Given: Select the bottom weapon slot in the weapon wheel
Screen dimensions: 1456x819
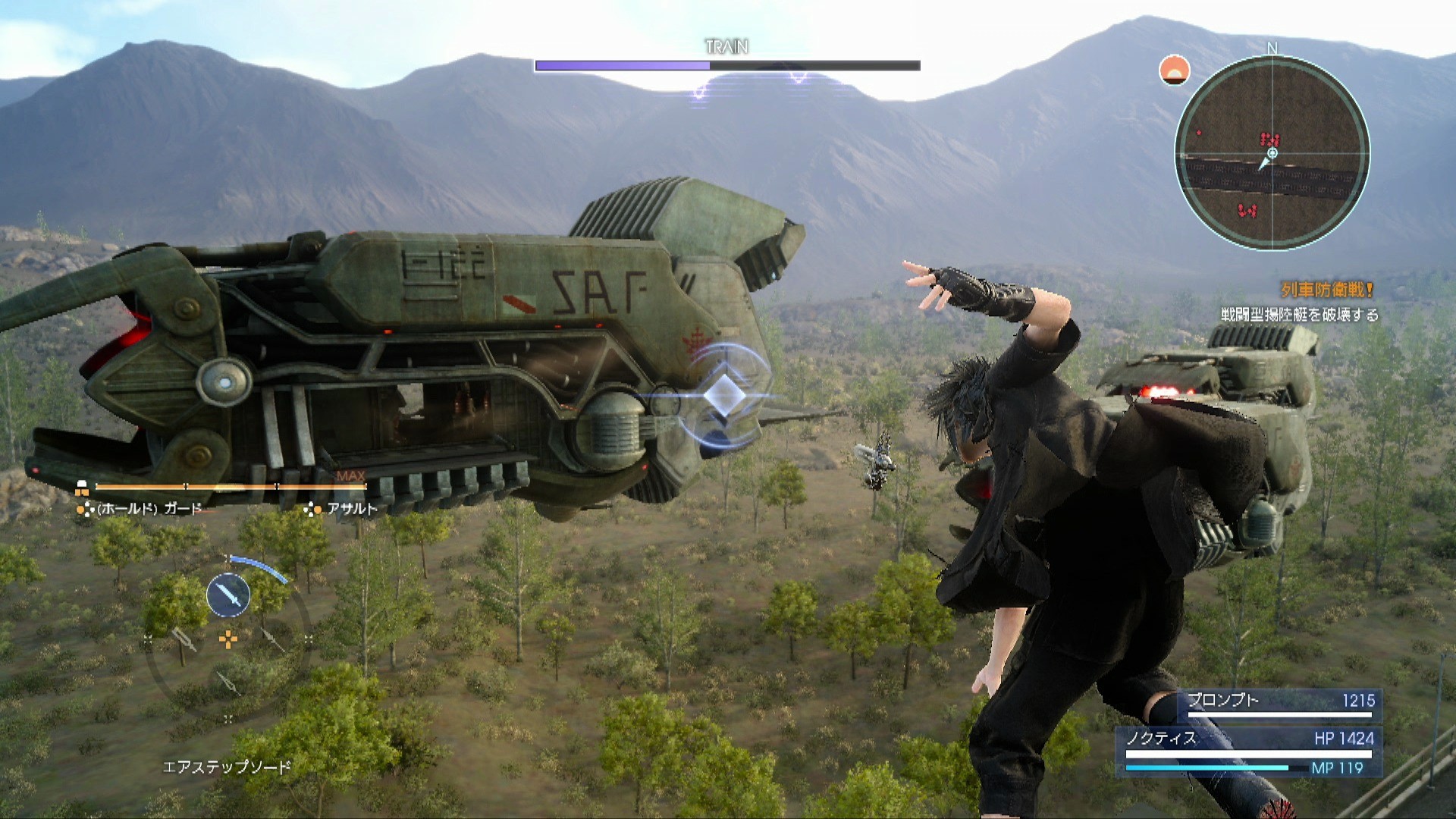Looking at the screenshot, I should (230, 682).
